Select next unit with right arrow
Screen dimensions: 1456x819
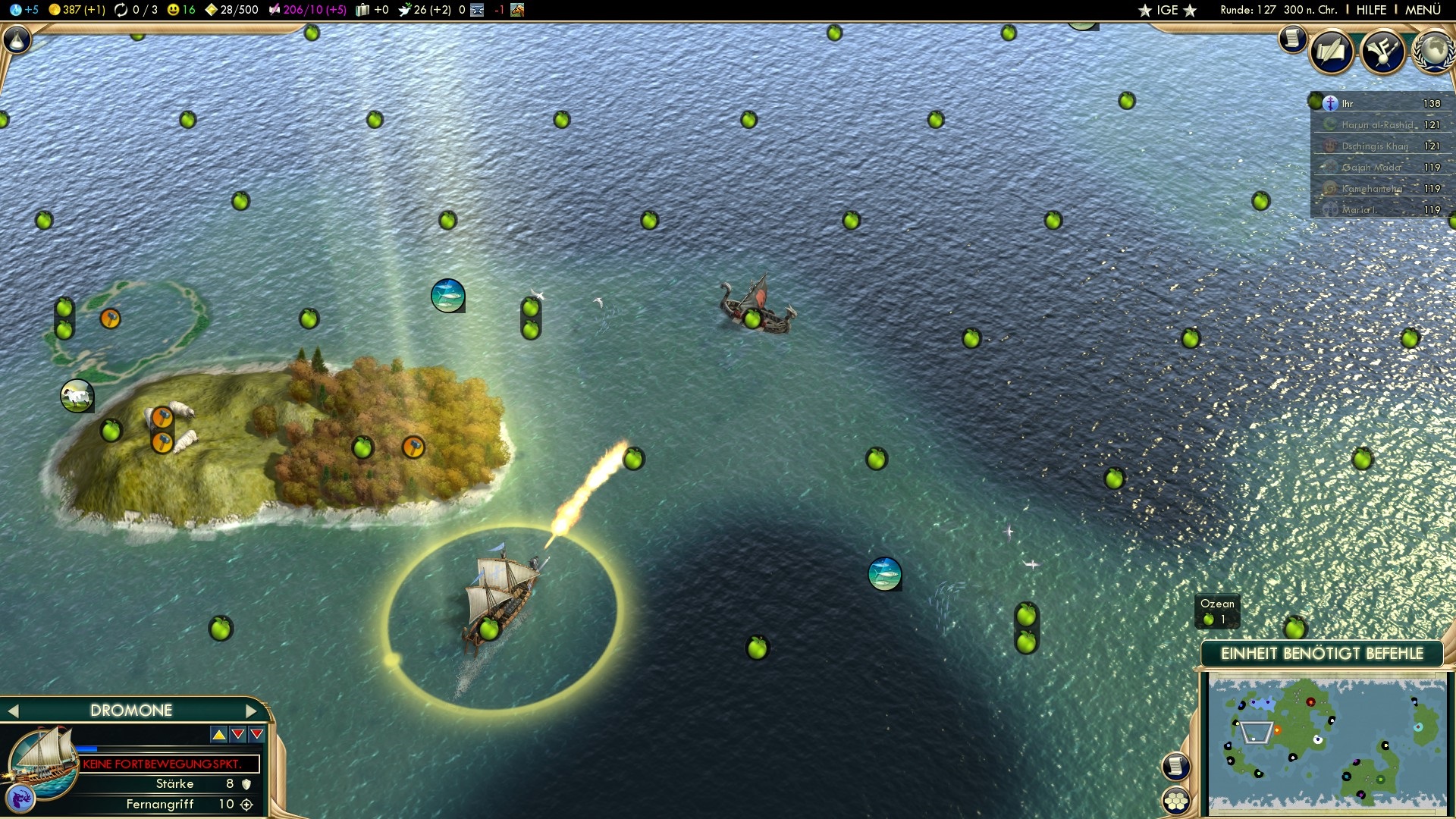click(x=252, y=711)
